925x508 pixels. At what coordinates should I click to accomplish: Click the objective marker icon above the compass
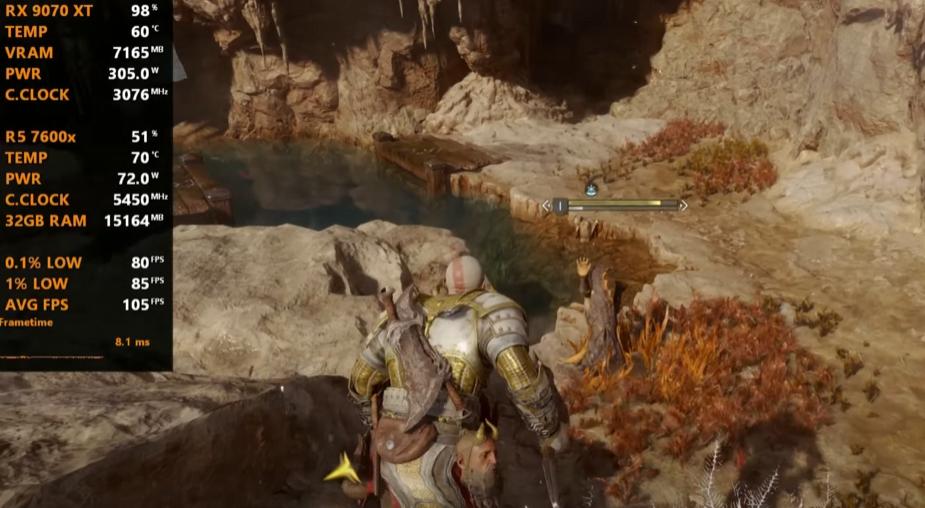[592, 187]
